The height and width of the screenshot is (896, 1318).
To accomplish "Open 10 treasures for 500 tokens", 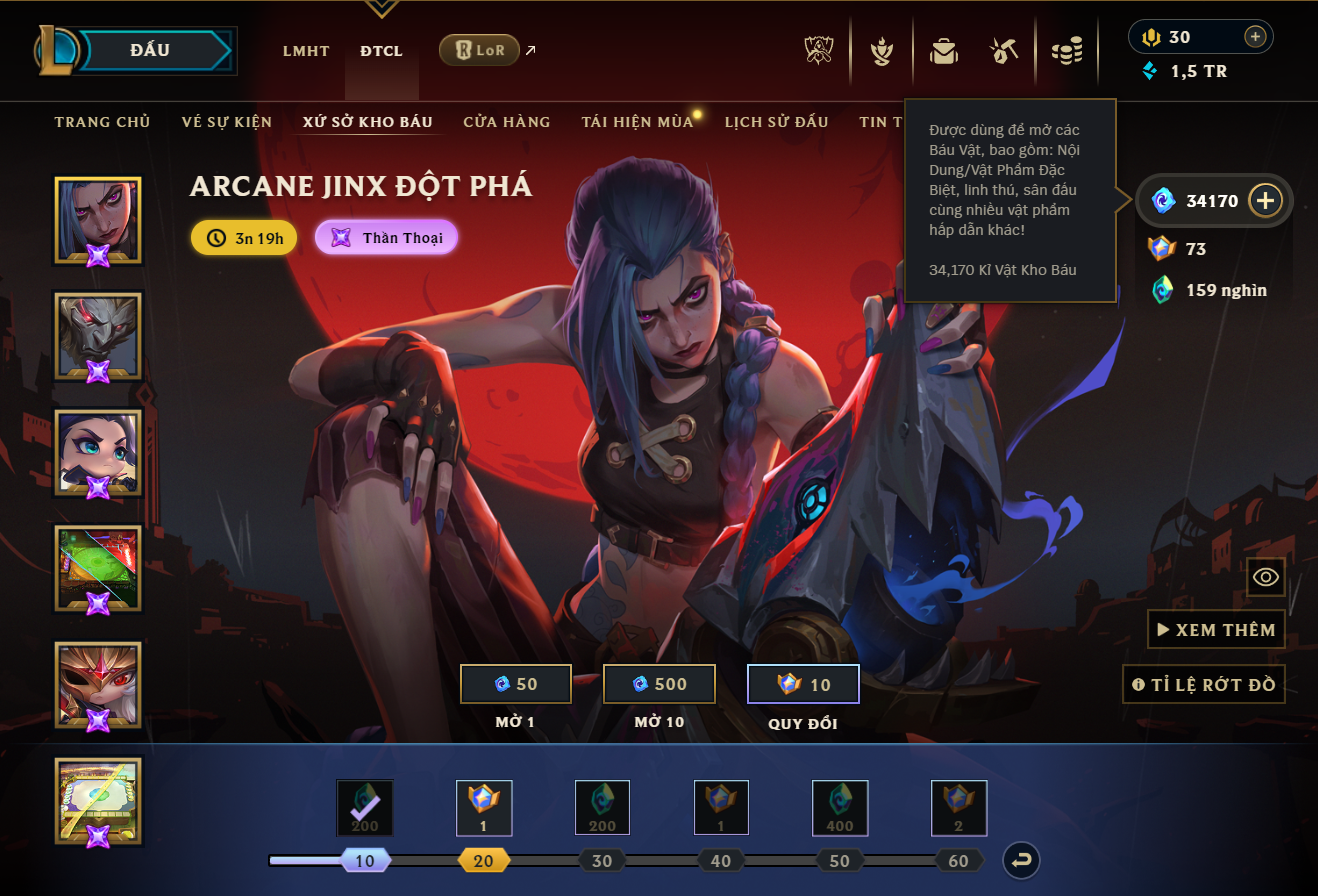I will click(659, 684).
